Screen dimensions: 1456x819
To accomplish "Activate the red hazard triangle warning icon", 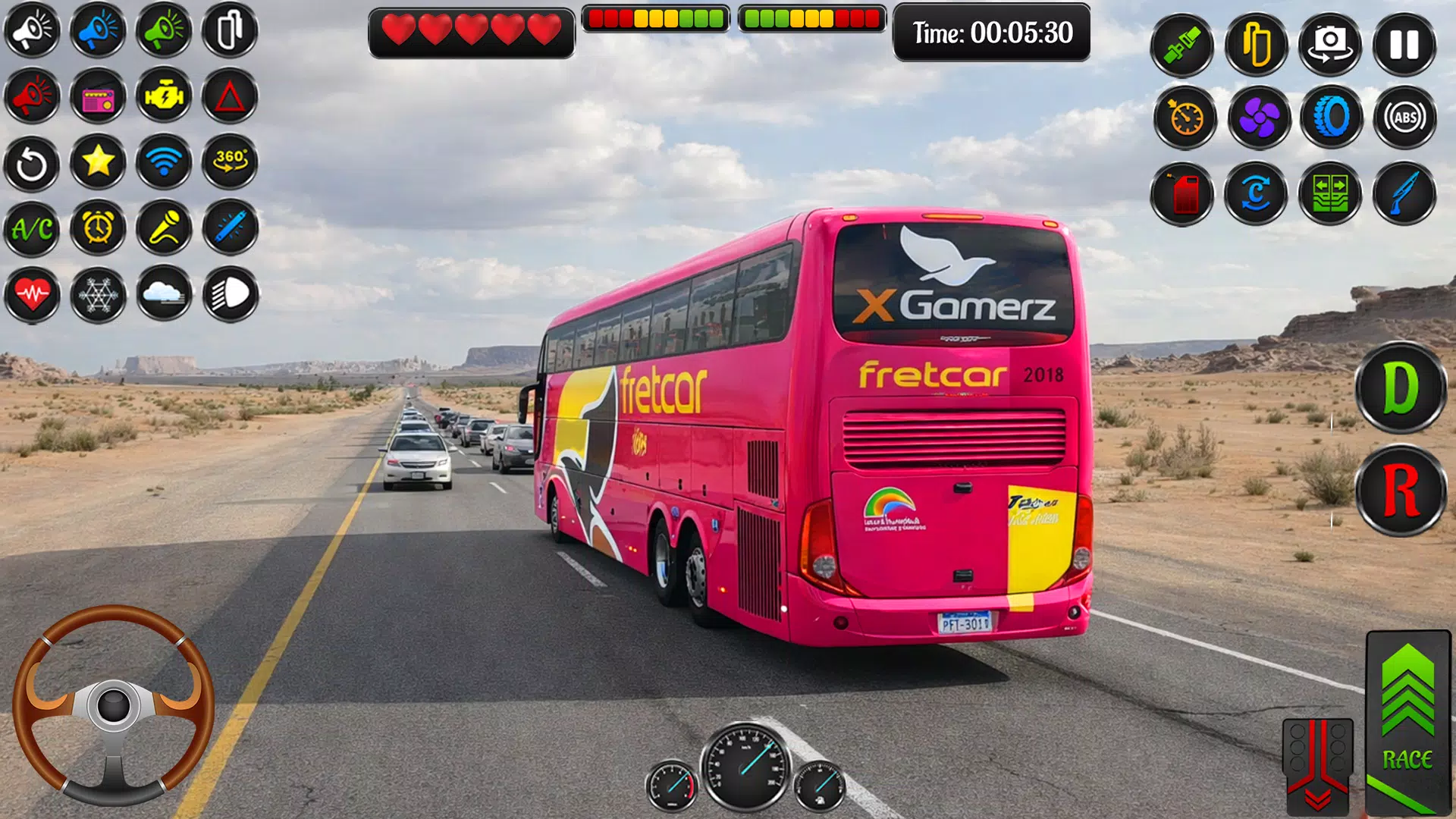I will pyautogui.click(x=231, y=96).
